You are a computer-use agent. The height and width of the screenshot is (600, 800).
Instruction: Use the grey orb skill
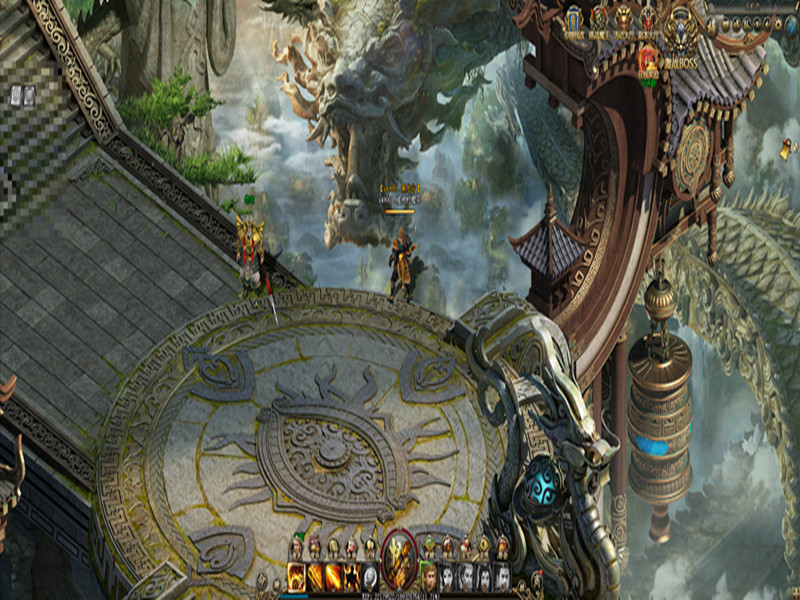point(370,576)
